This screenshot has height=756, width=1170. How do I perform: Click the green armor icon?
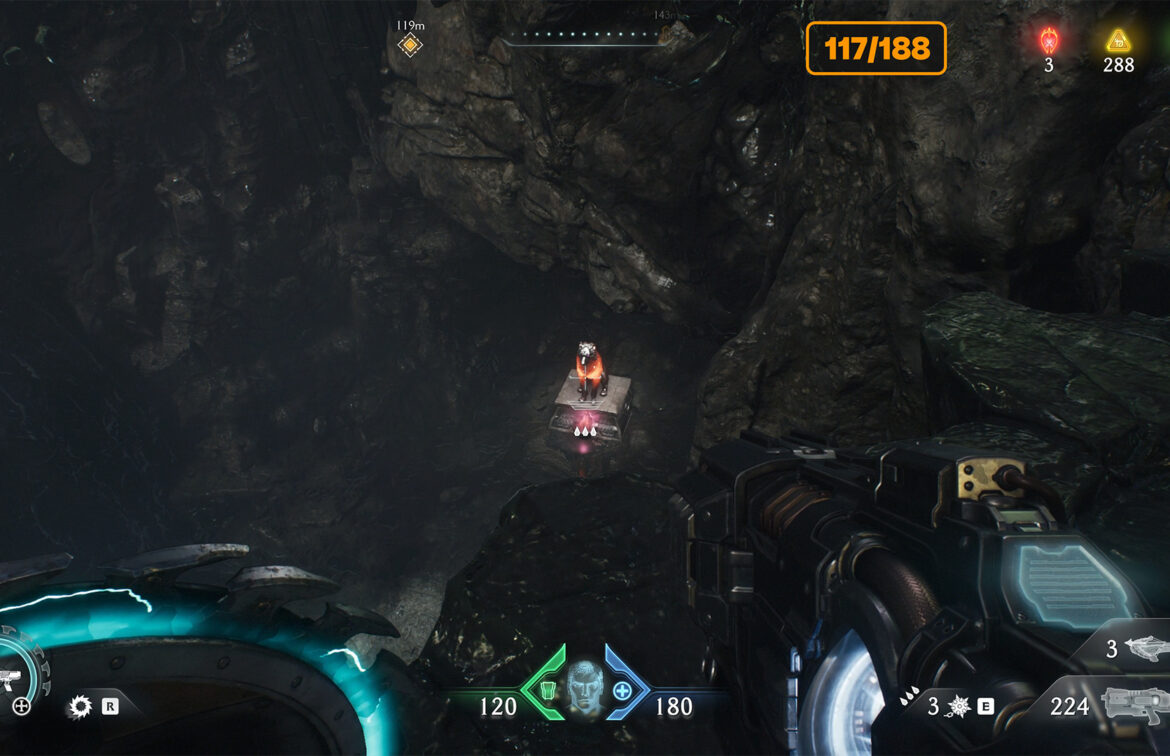tap(547, 690)
